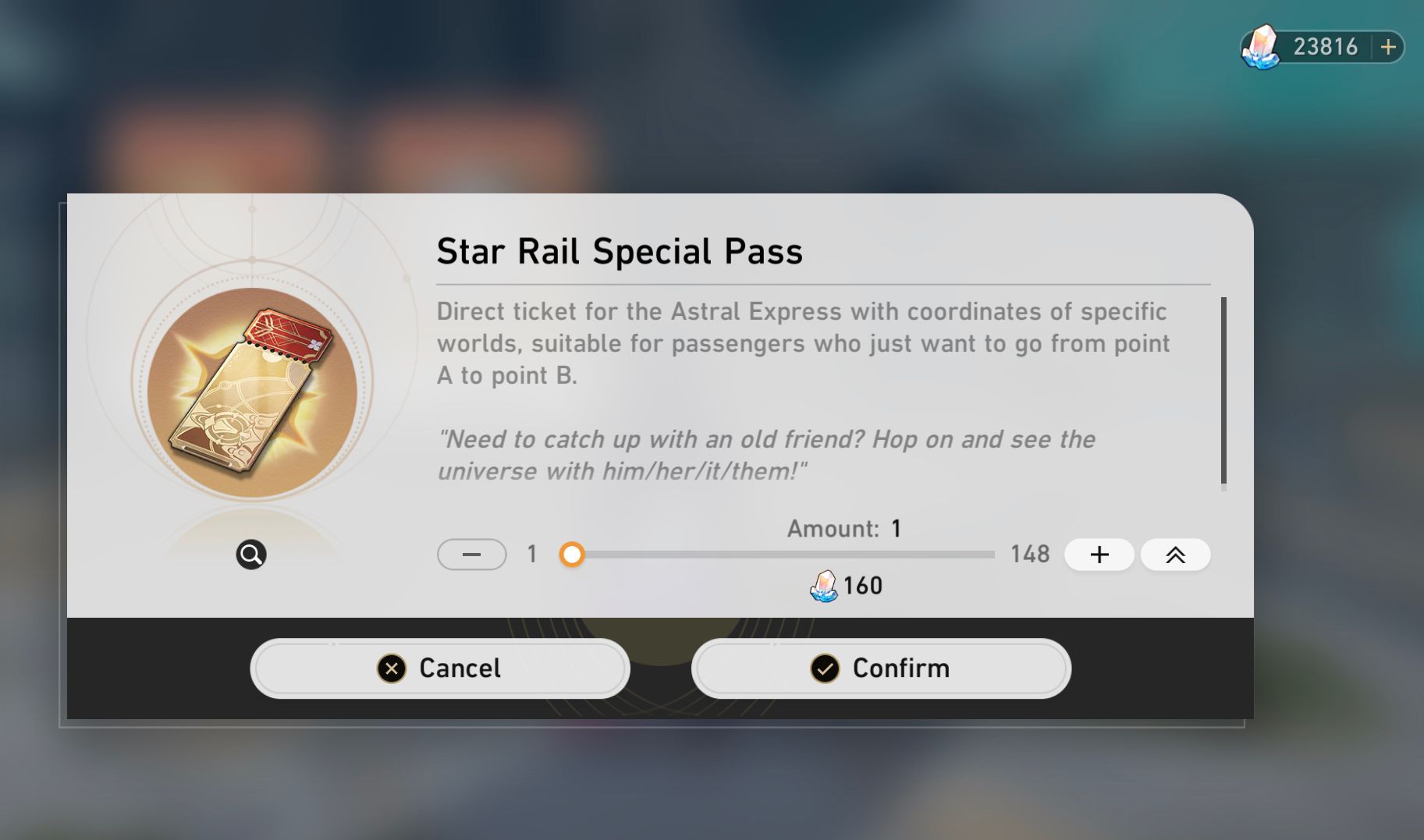The height and width of the screenshot is (840, 1424).
Task: Confirm purchasing the Star Rail Special Pass
Action: pos(880,668)
